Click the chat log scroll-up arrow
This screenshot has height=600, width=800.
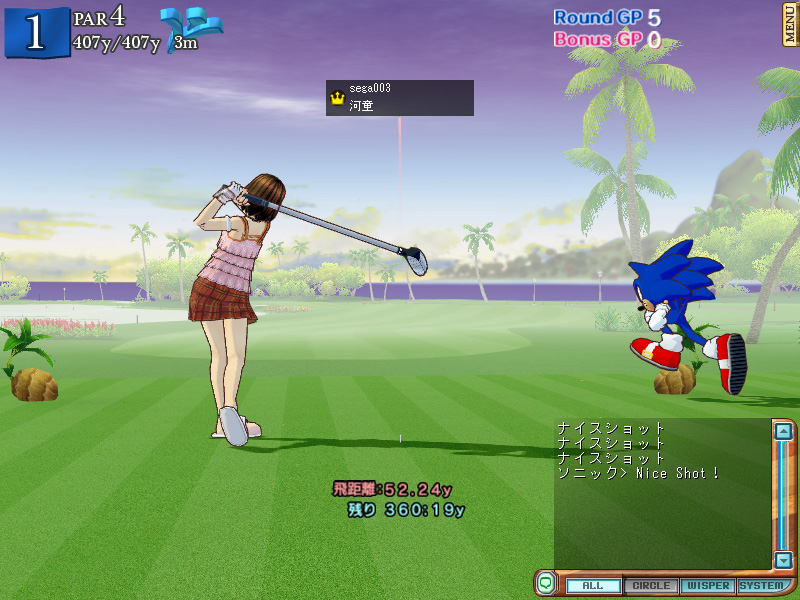pyautogui.click(x=784, y=432)
